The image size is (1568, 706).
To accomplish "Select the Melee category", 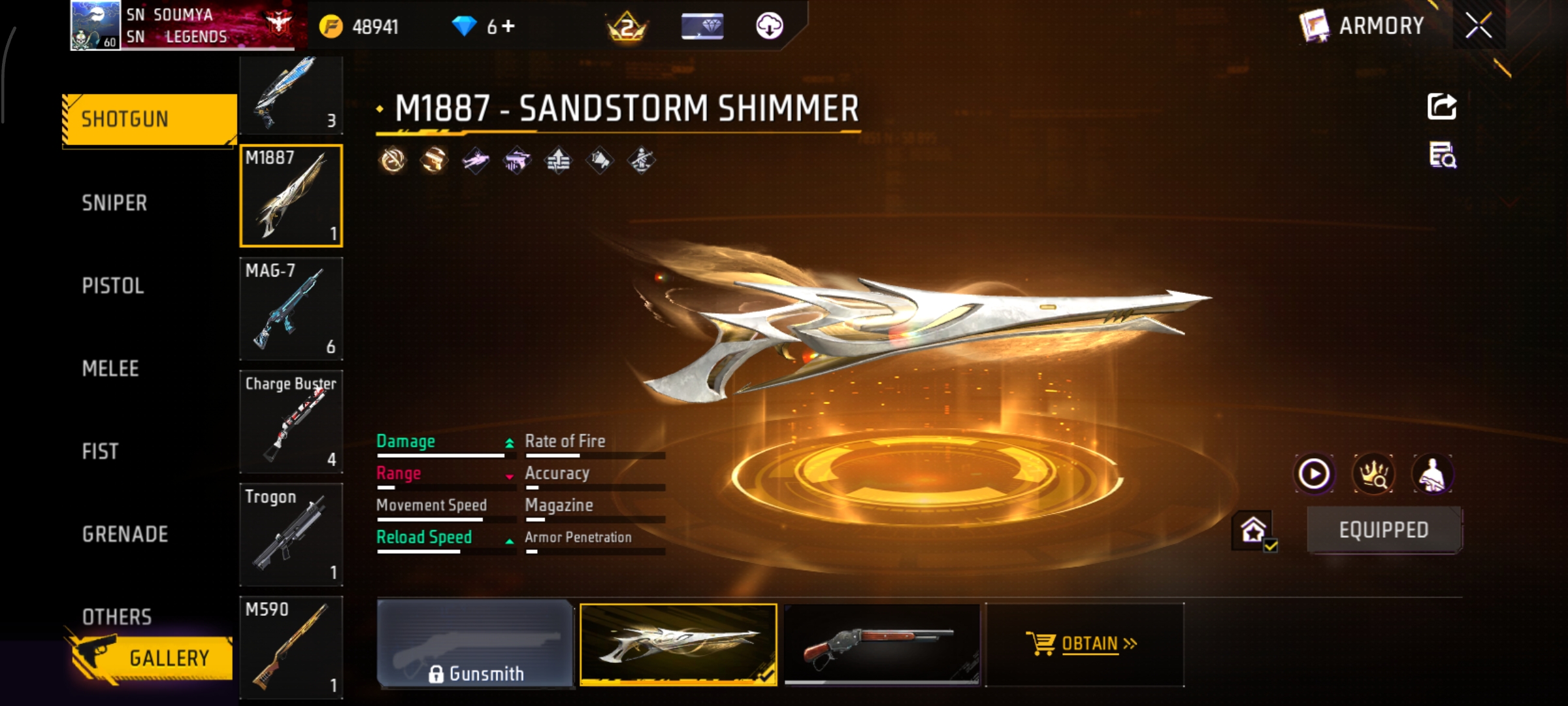I will click(x=111, y=369).
